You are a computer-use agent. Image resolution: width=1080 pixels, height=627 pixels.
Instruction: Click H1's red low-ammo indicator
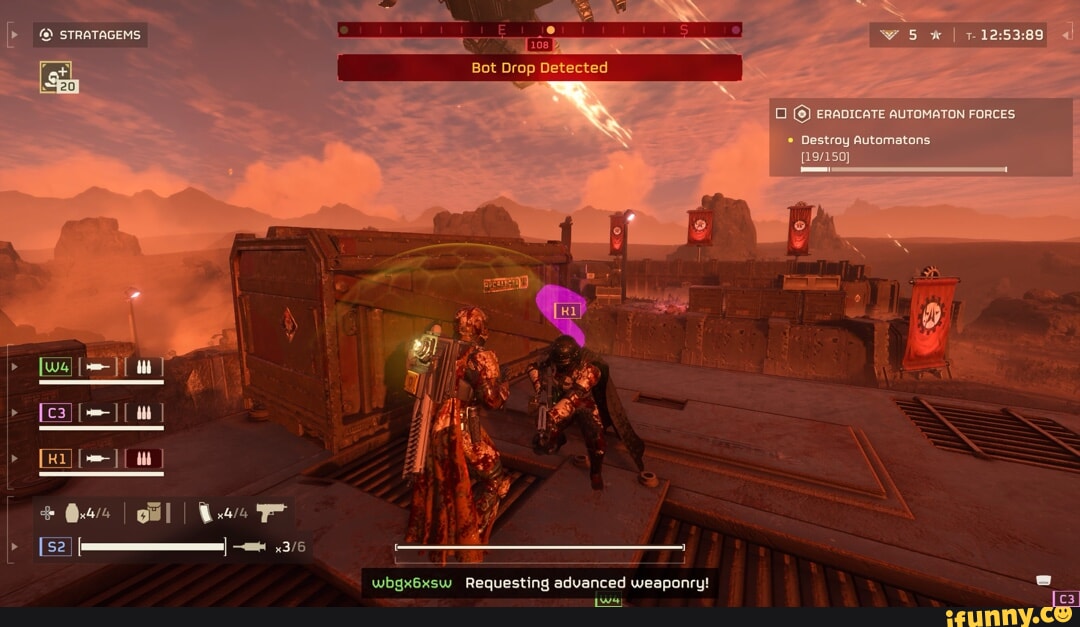143,459
